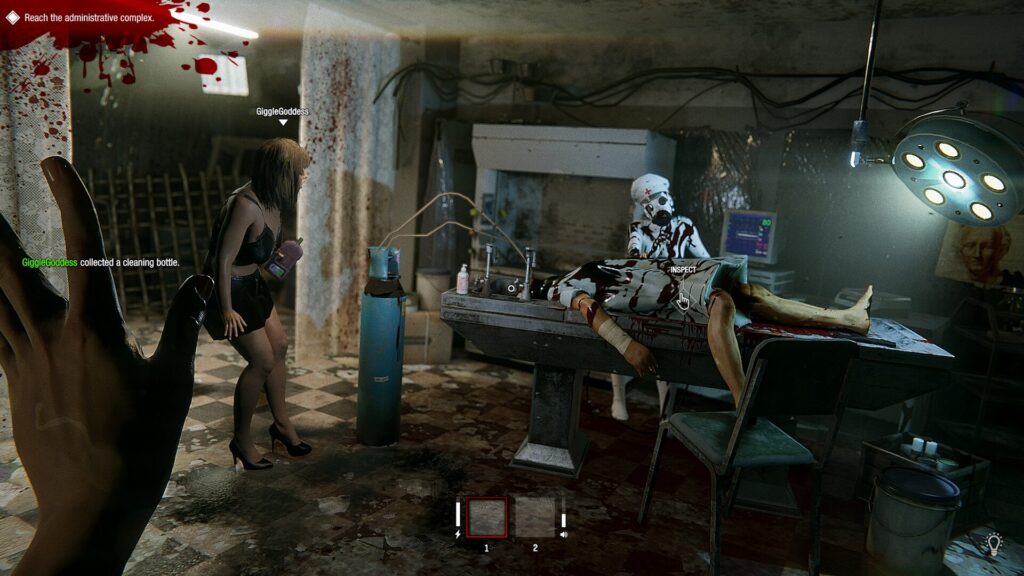The image size is (1024, 576).
Task: Click the INSPECT prompt on the body
Action: [683, 270]
